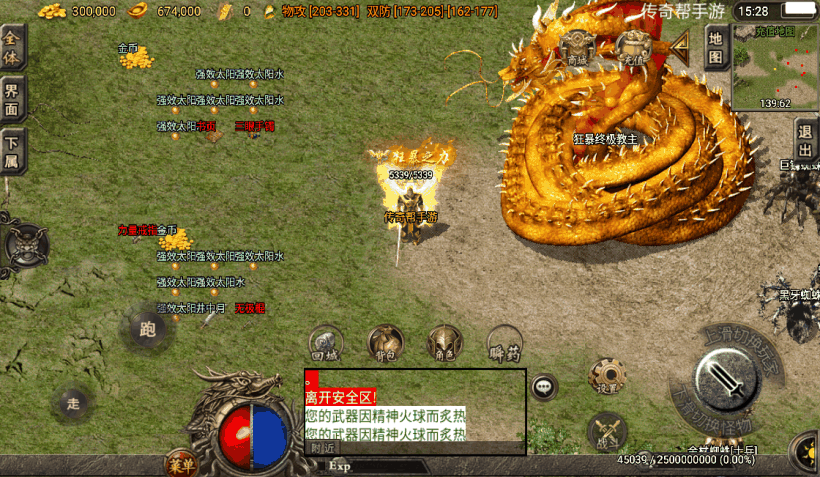Switch to 走 walk mode
Screen dimensions: 820x477
pos(73,403)
